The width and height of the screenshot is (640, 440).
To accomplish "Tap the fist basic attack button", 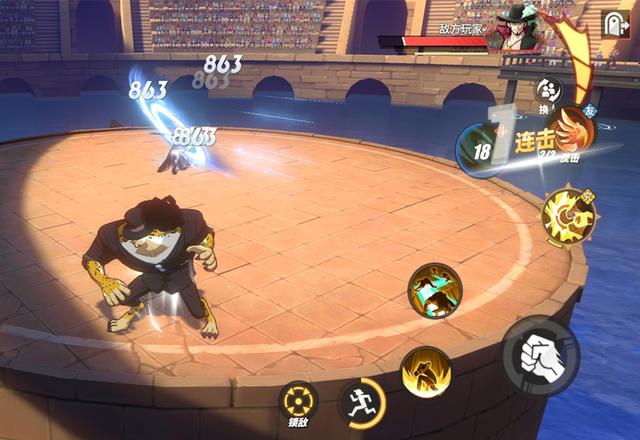I will pos(540,355).
